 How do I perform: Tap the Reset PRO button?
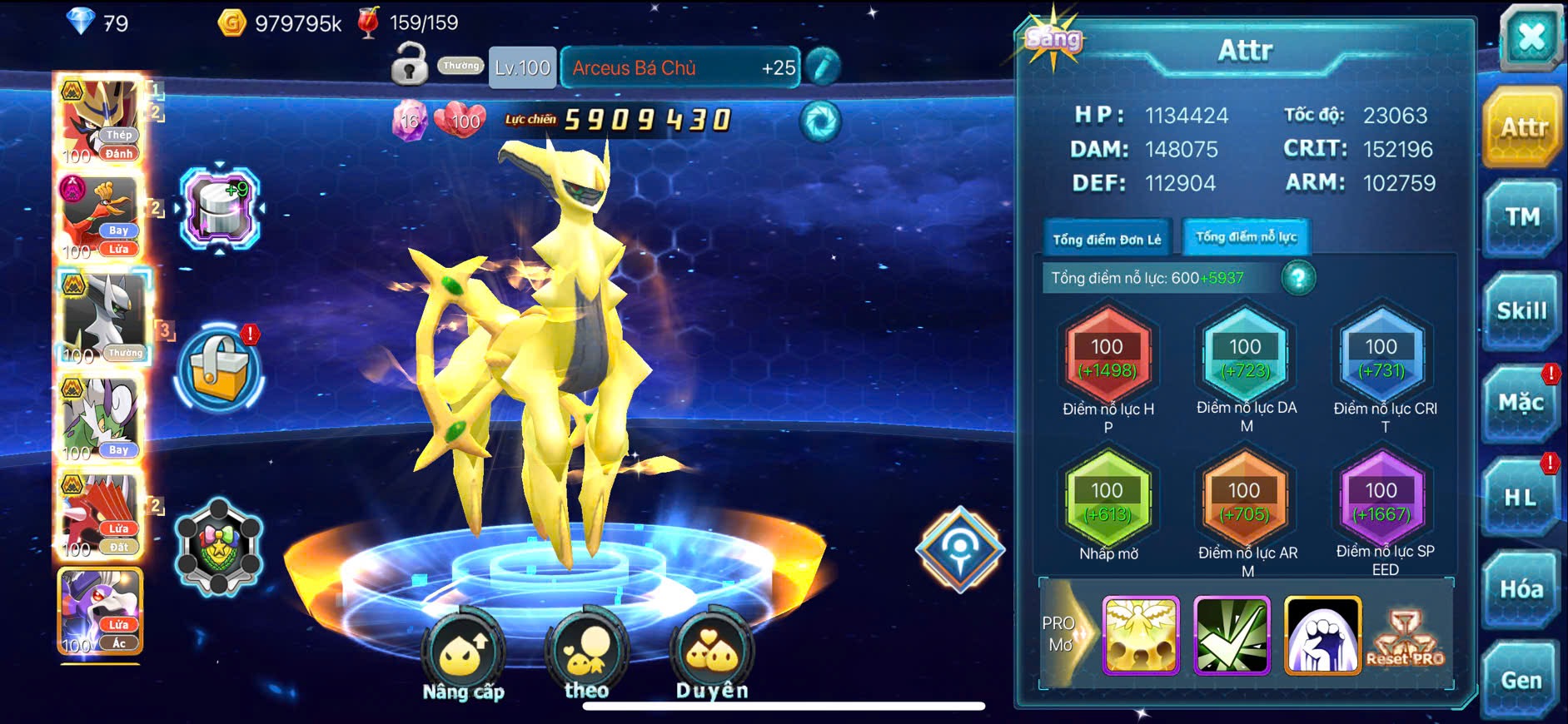(1405, 638)
